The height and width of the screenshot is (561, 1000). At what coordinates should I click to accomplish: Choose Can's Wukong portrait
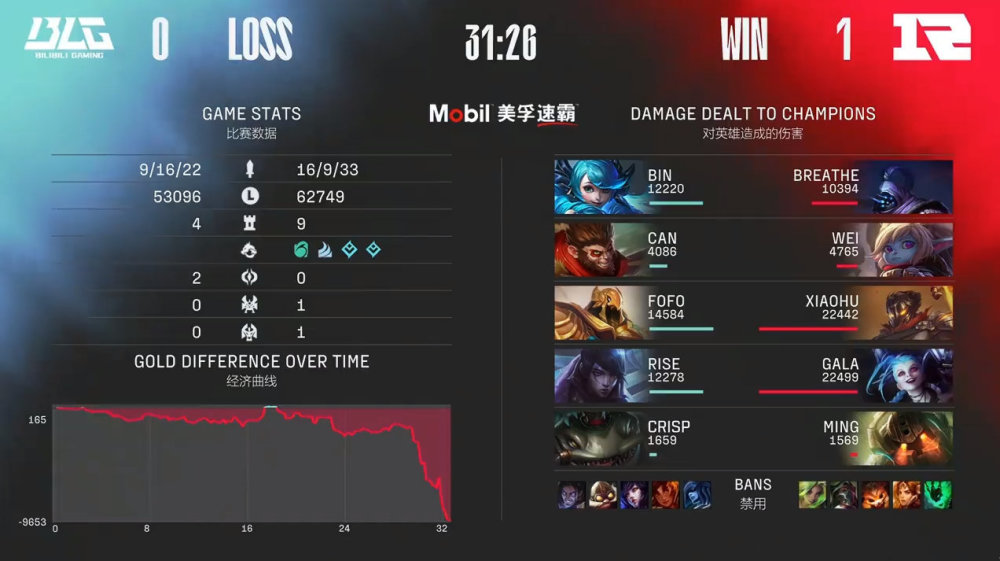click(598, 249)
